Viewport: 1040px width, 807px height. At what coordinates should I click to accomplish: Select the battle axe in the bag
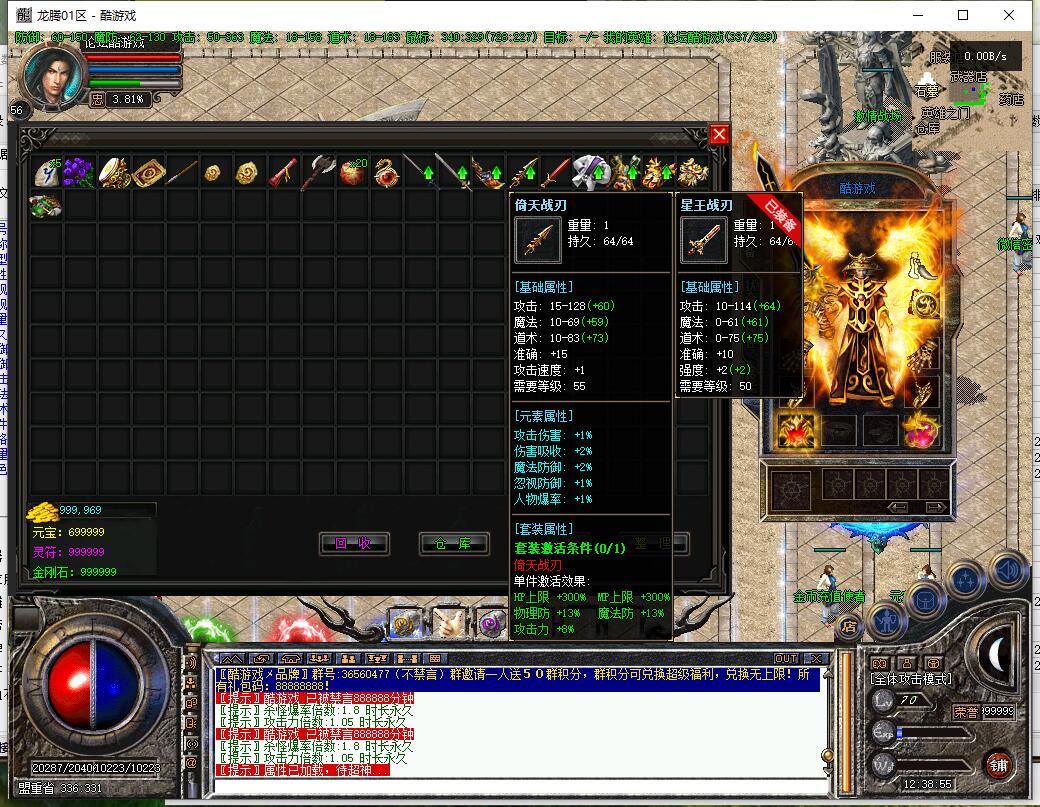[317, 172]
